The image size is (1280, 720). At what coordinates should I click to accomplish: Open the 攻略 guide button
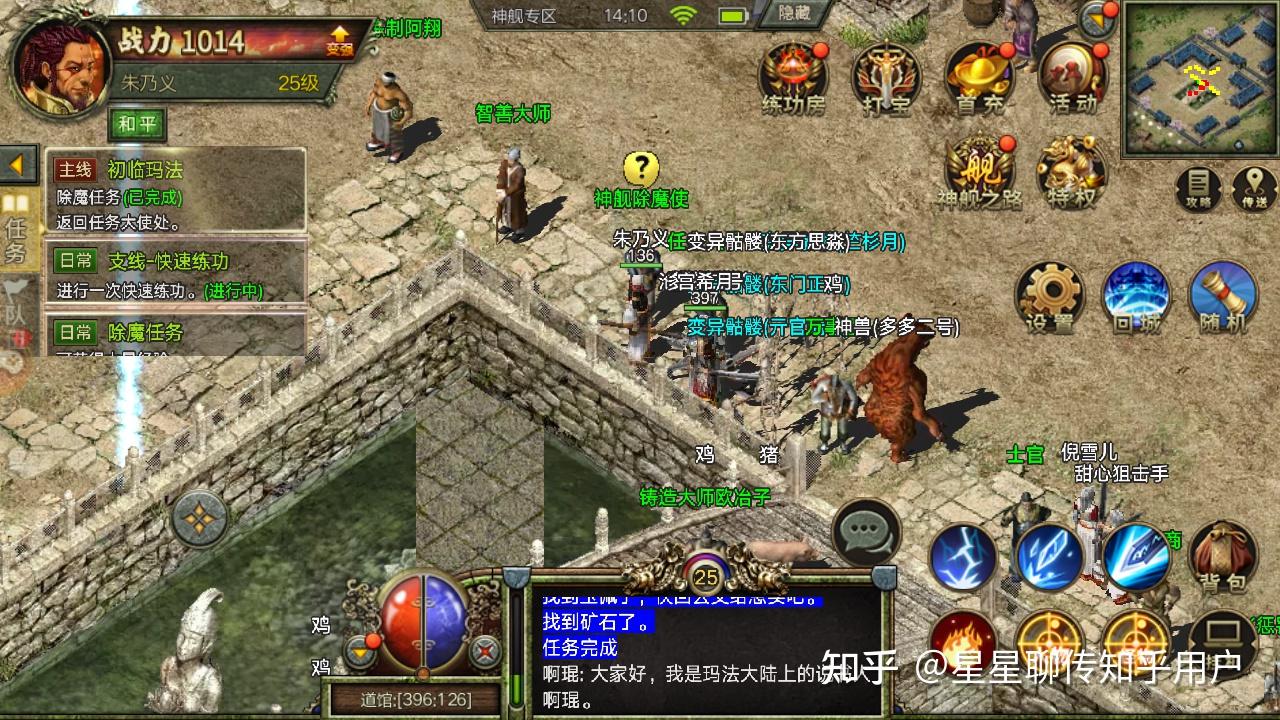pos(1198,188)
